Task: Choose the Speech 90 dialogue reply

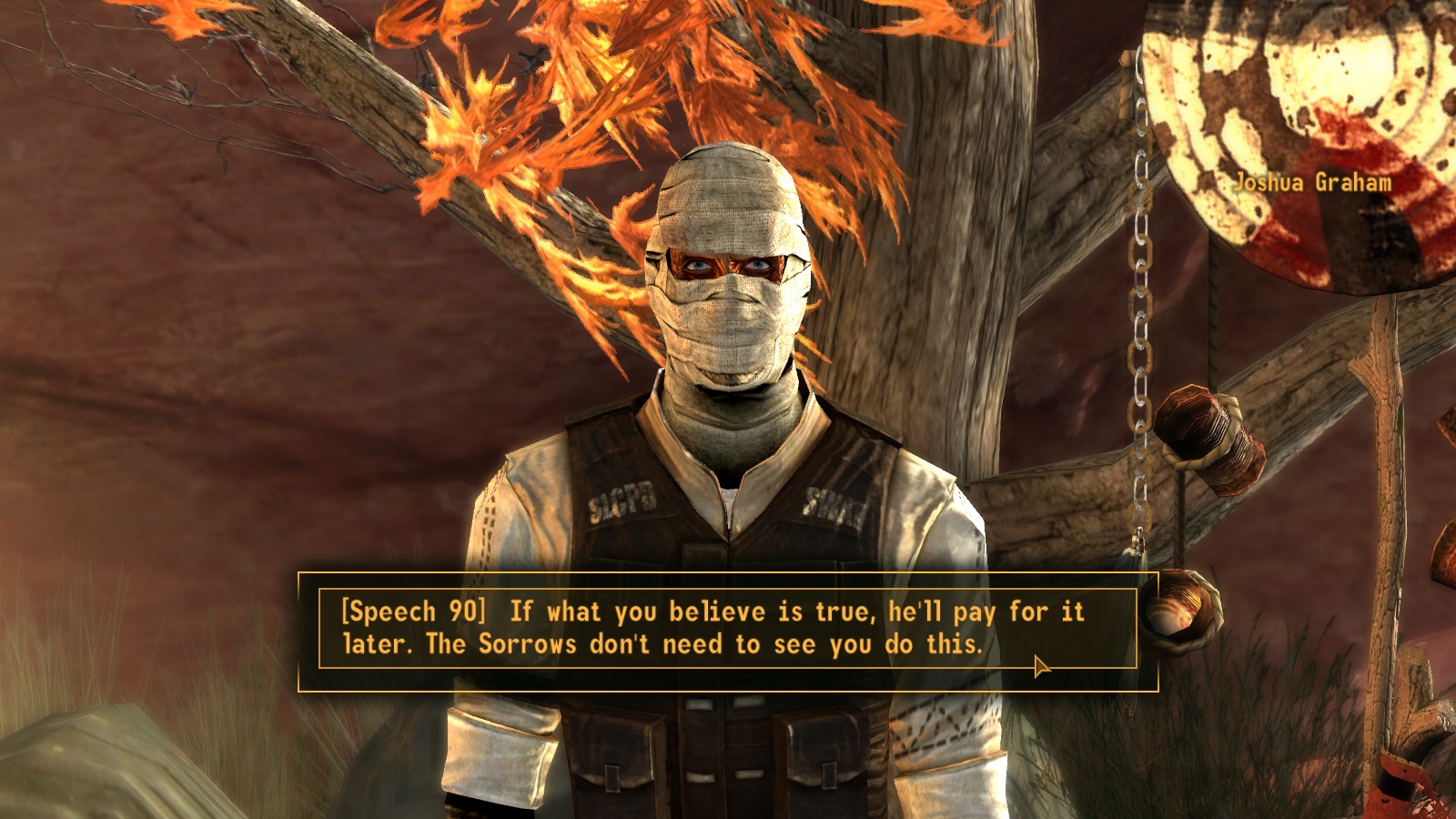Action: [x=712, y=628]
